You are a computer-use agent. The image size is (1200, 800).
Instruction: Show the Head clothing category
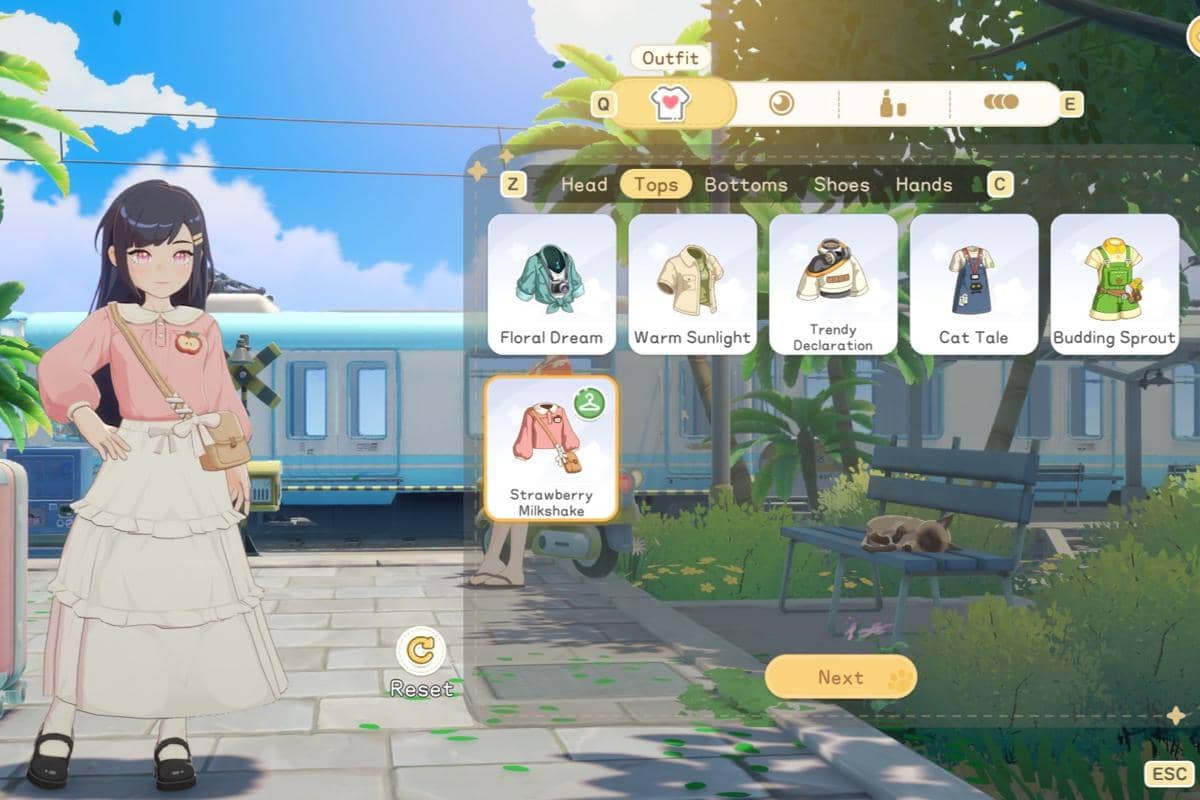(584, 184)
